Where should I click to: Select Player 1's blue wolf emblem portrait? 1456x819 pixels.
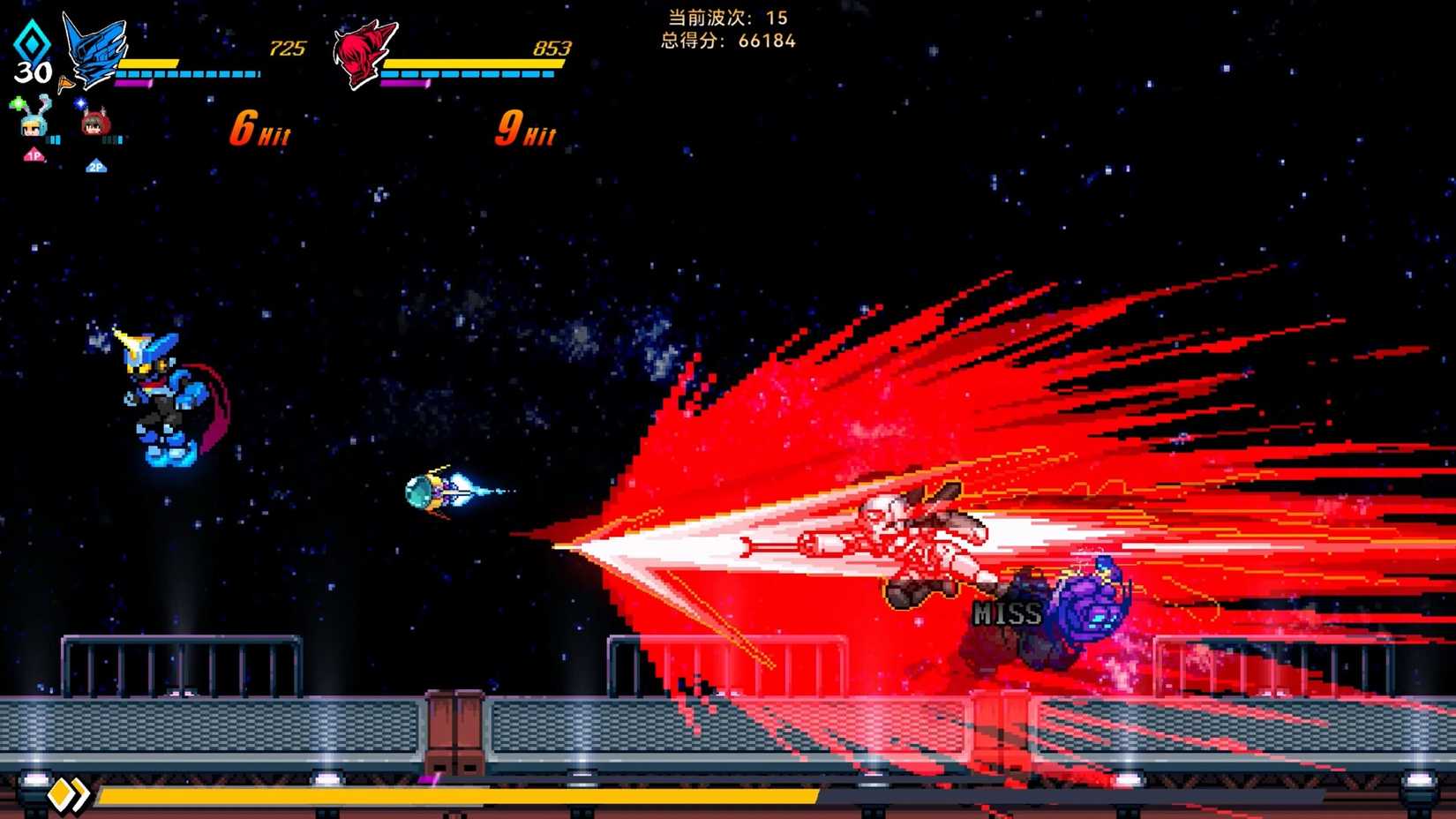click(x=93, y=49)
